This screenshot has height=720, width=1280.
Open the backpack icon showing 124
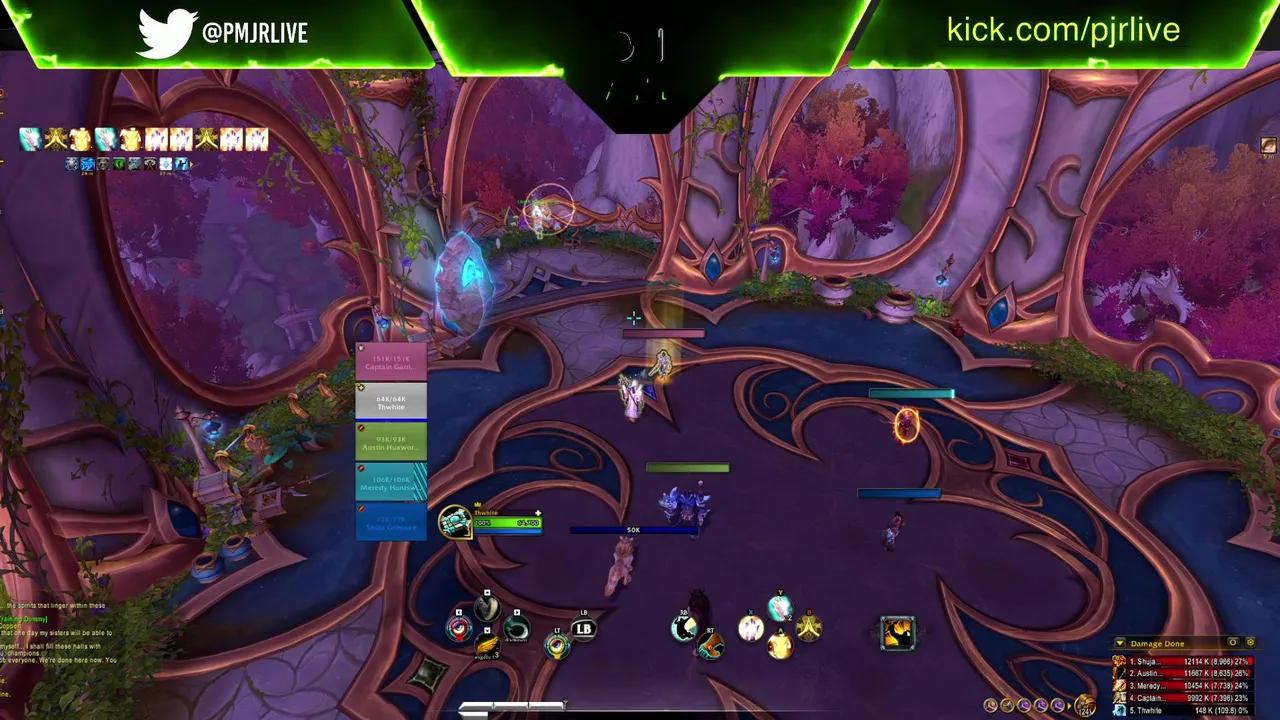point(1085,704)
